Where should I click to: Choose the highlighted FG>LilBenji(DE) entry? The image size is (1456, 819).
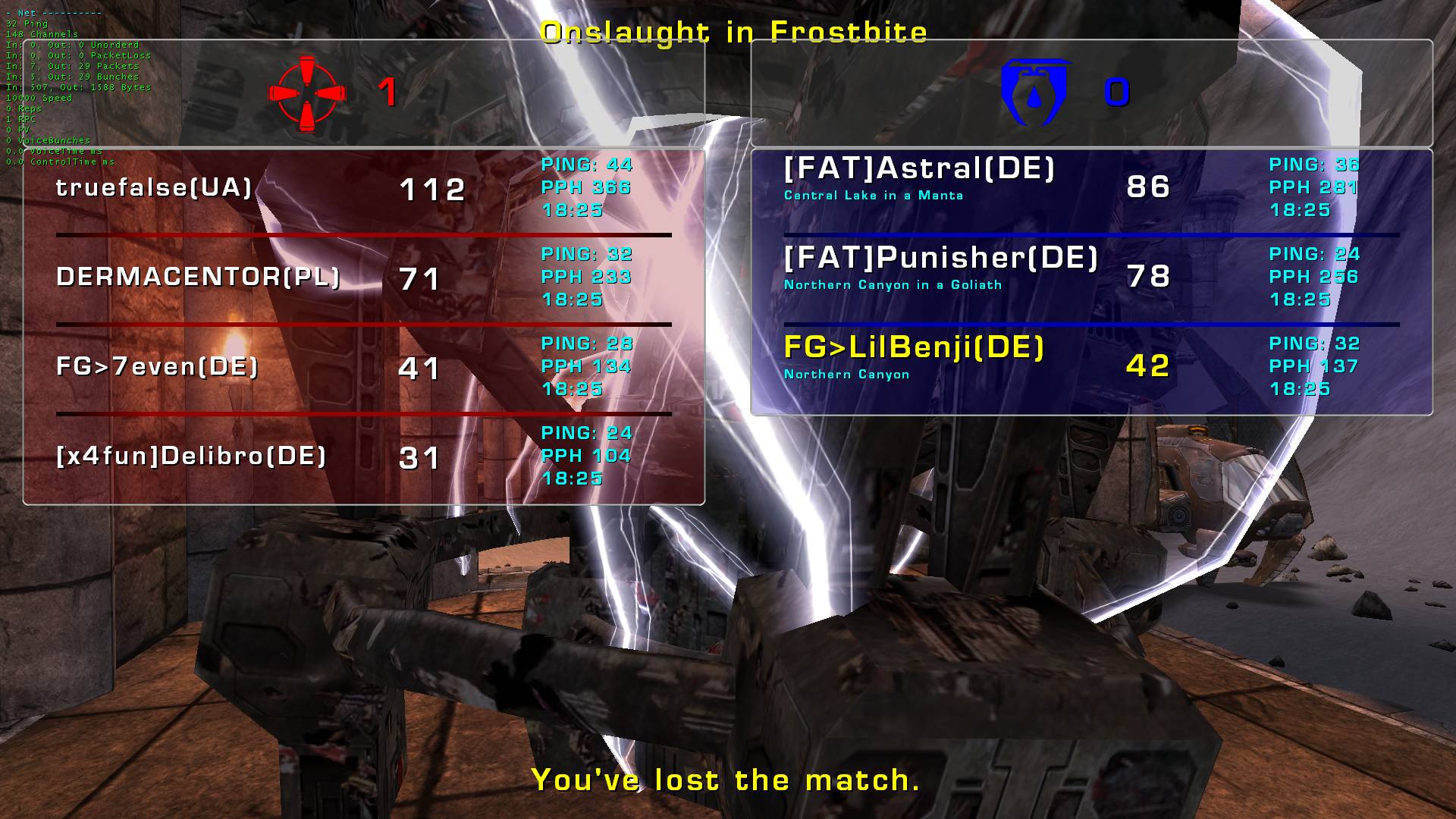pyautogui.click(x=914, y=348)
